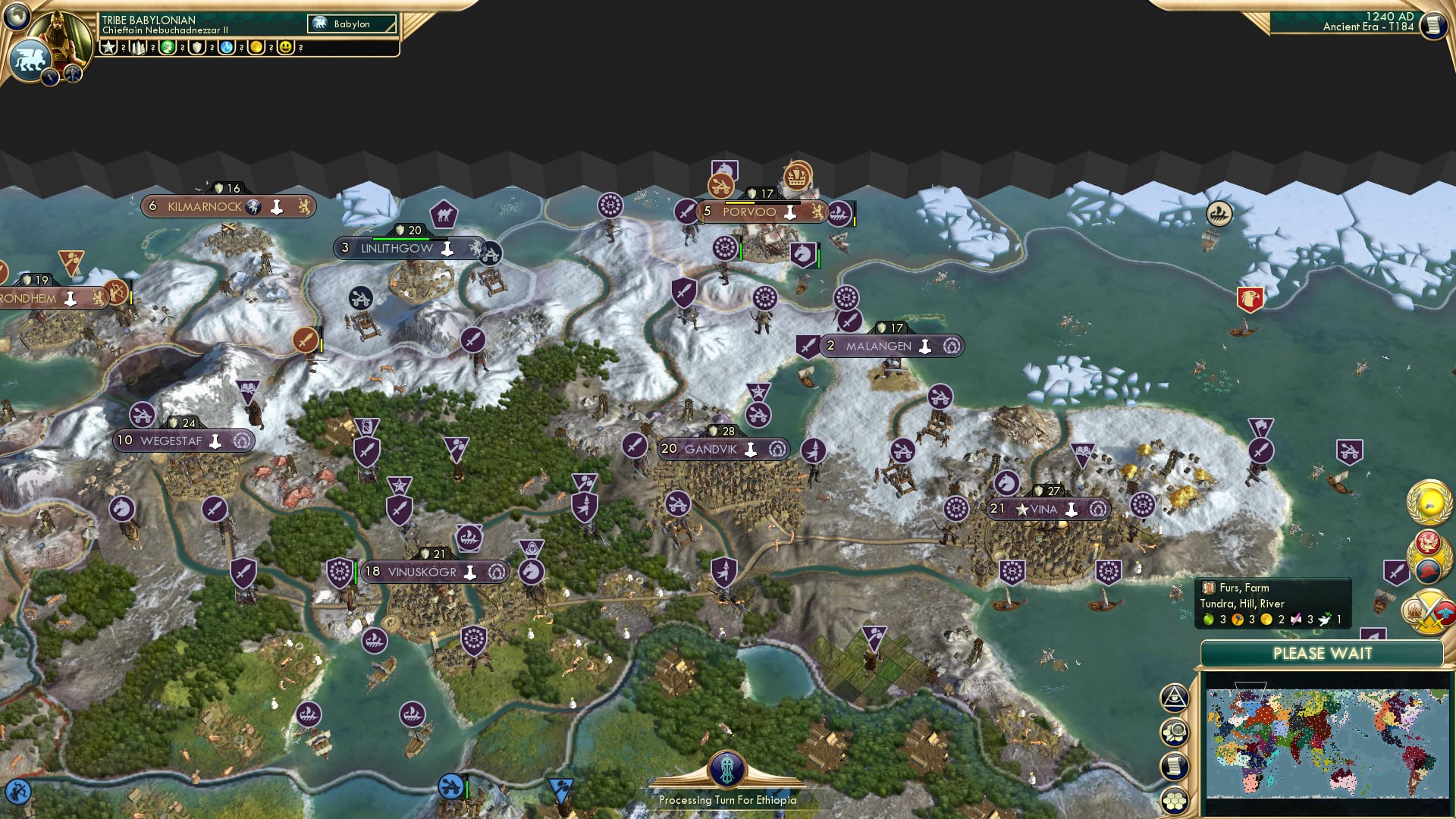Screen dimensions: 1456x819
Task: Click the gold coin icon on the top bar
Action: [256, 48]
